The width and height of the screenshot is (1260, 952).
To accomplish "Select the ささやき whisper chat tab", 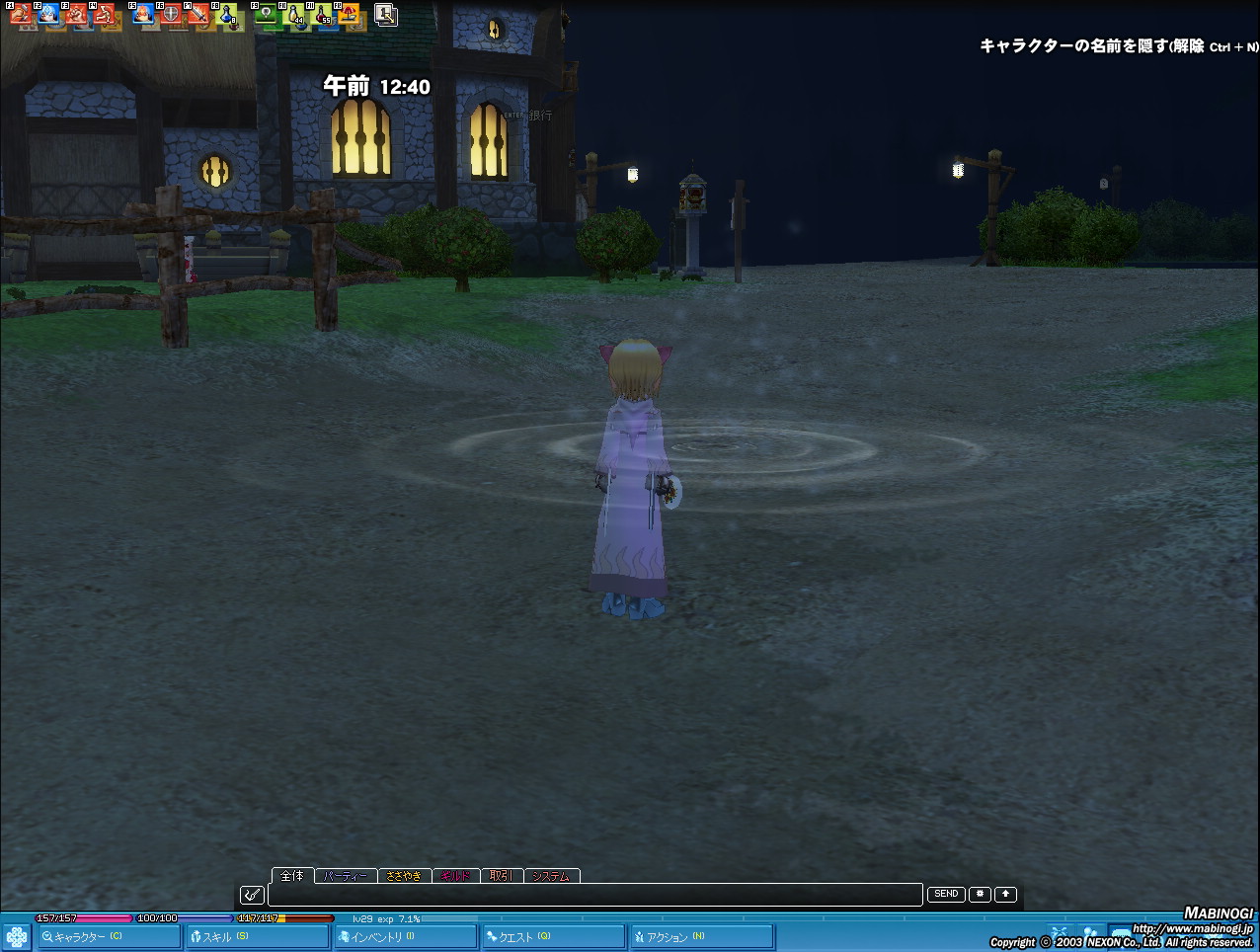I will coord(404,876).
